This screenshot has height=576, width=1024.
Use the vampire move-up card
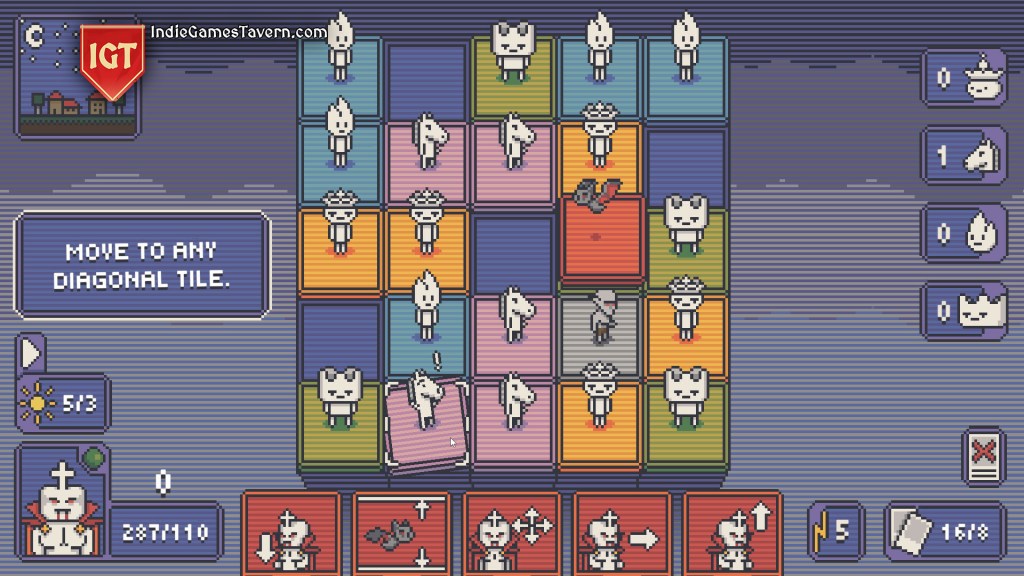[731, 533]
